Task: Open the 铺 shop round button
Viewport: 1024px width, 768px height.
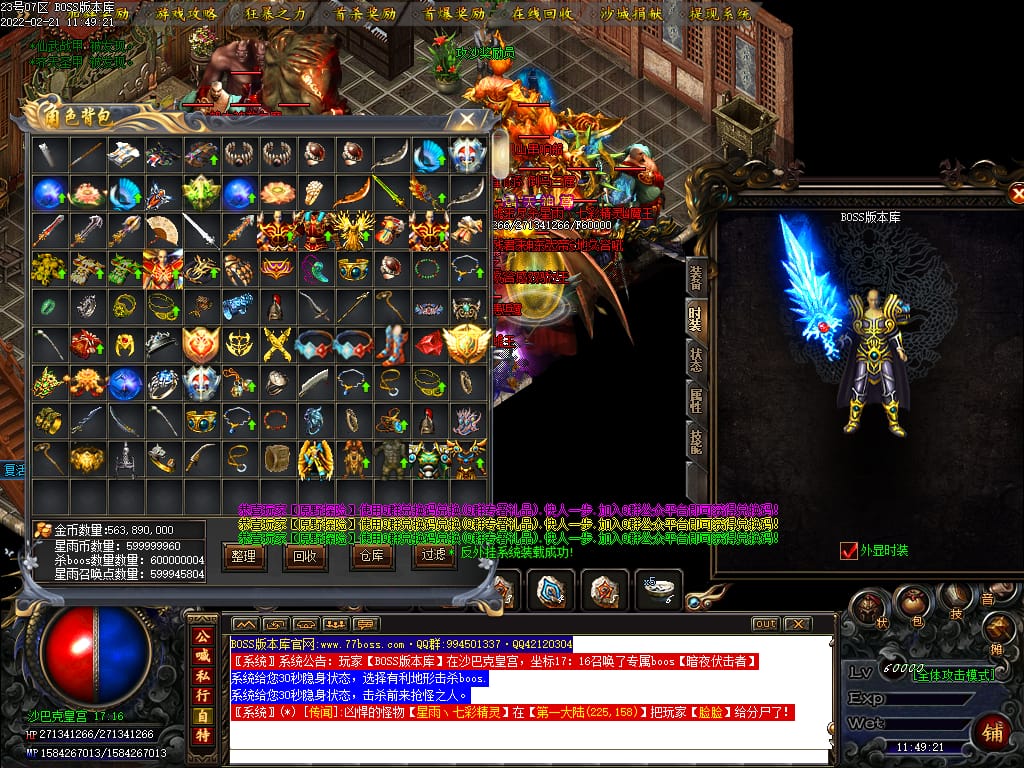Action: click(992, 733)
